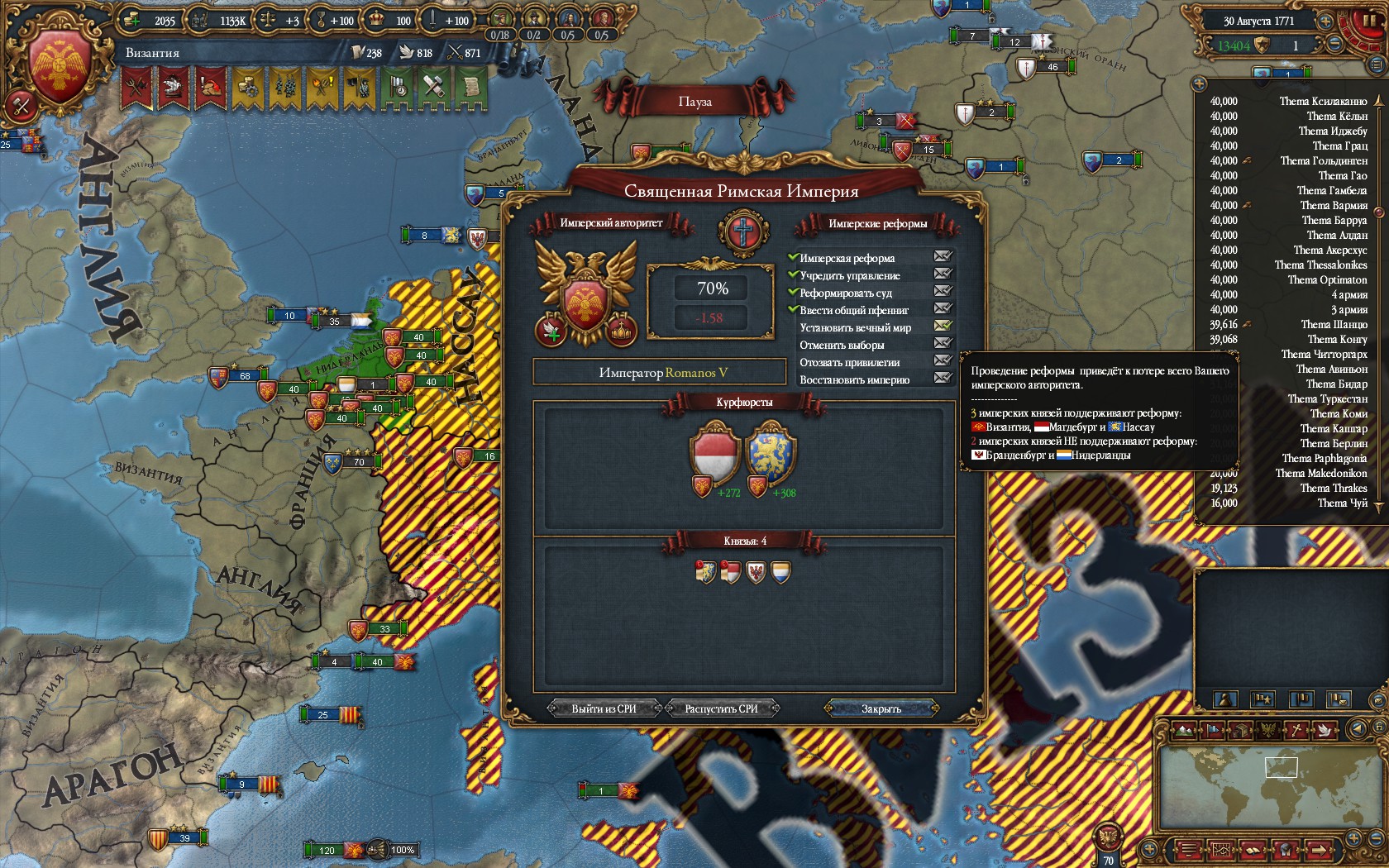Select the Magdeburg elector shield
Viewport: 1389px width, 868px height.
(x=714, y=453)
